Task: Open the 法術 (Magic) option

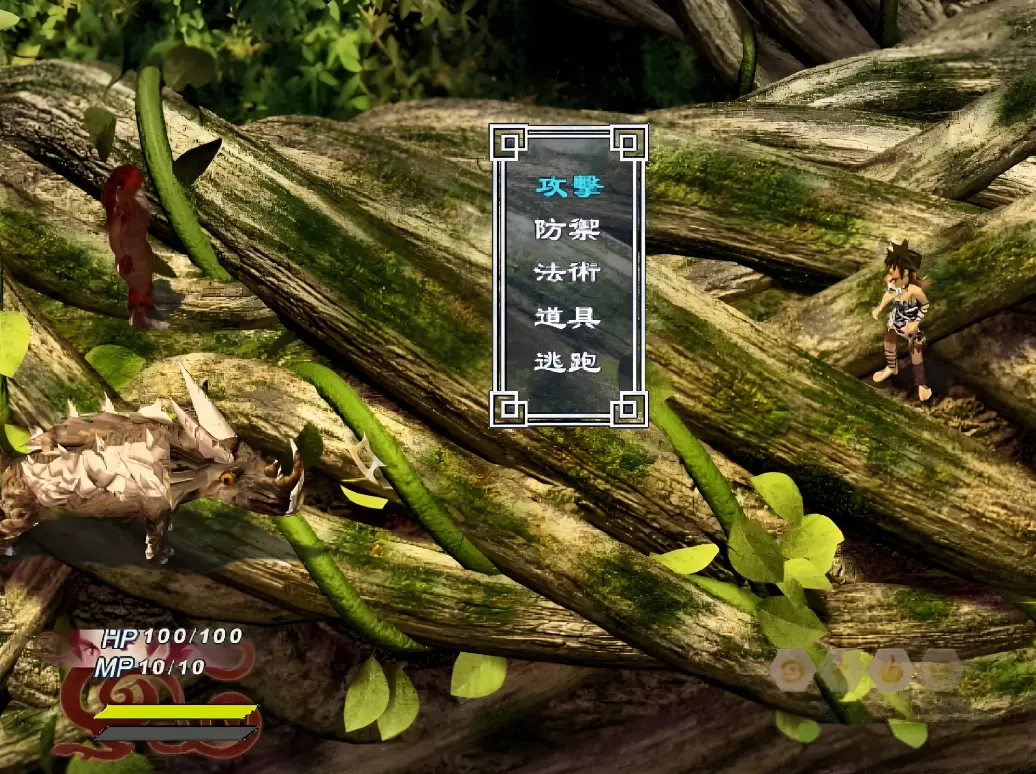Action: [x=567, y=274]
